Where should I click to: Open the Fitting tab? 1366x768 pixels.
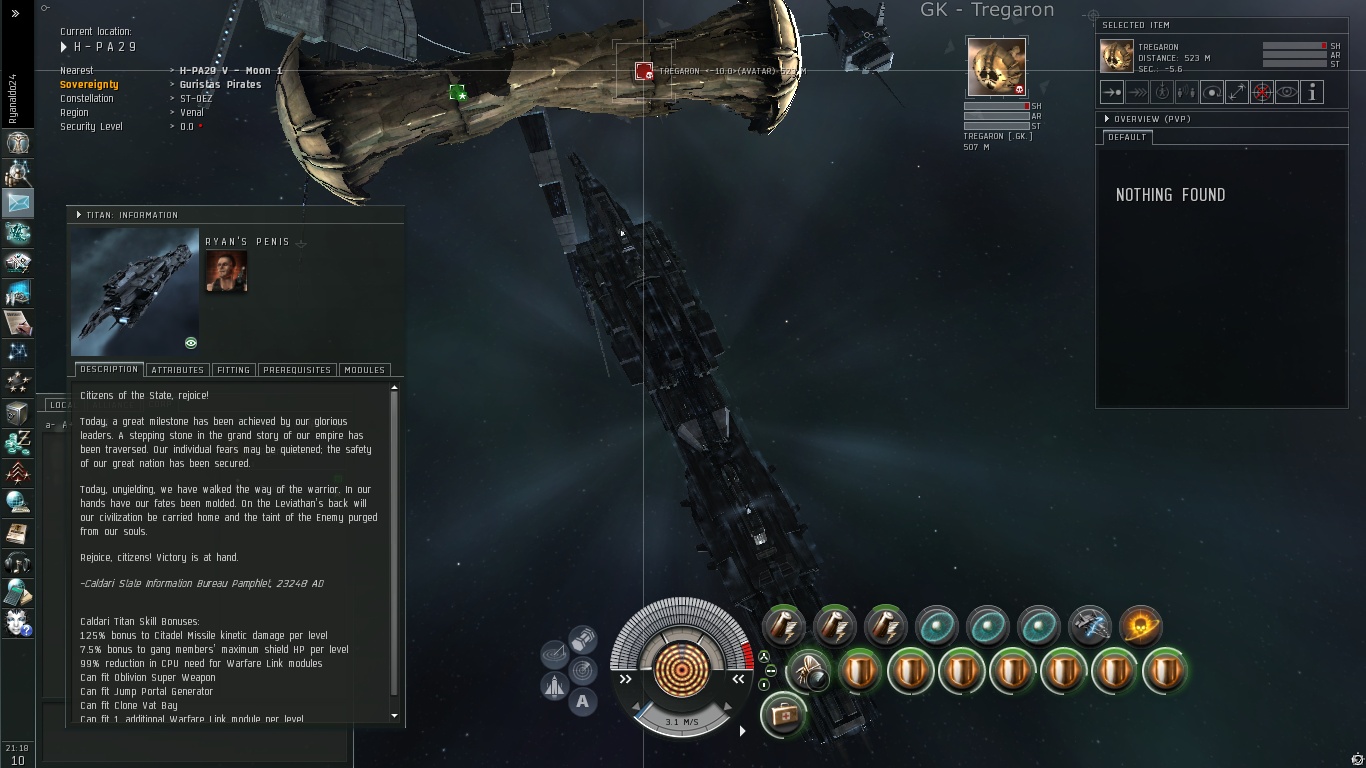[233, 370]
